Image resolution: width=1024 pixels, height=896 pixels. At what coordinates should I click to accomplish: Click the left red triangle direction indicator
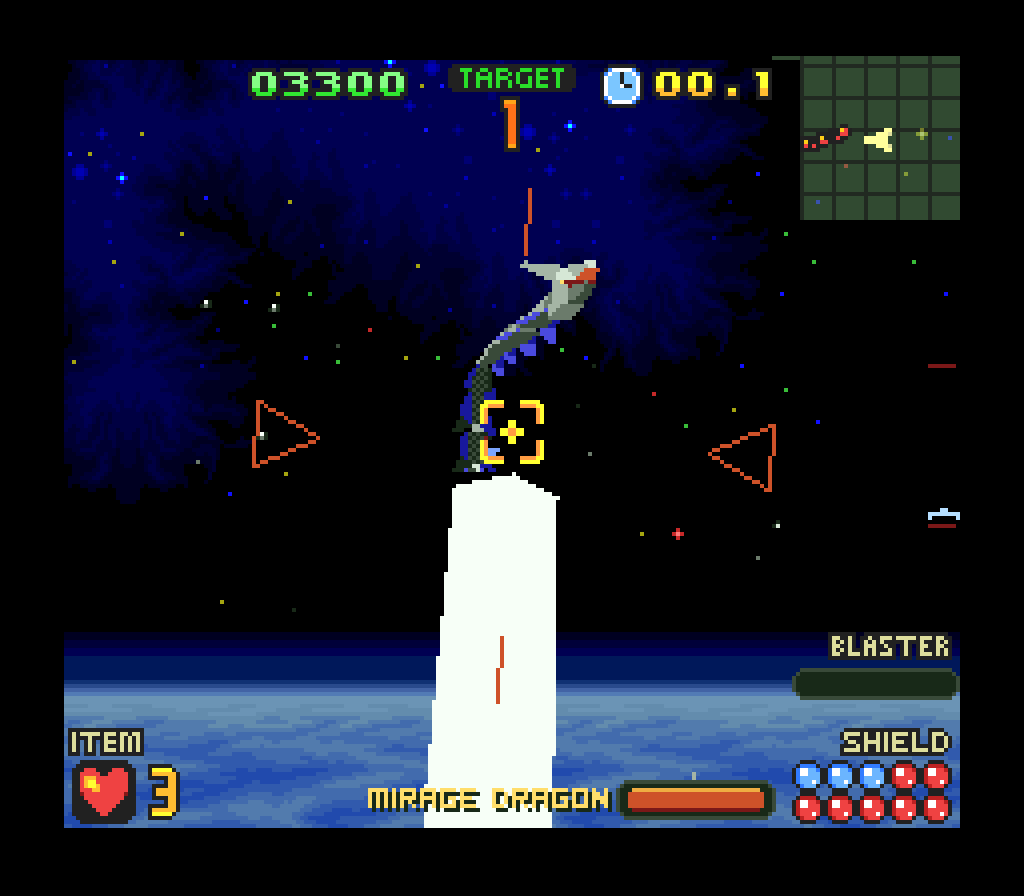tap(283, 435)
